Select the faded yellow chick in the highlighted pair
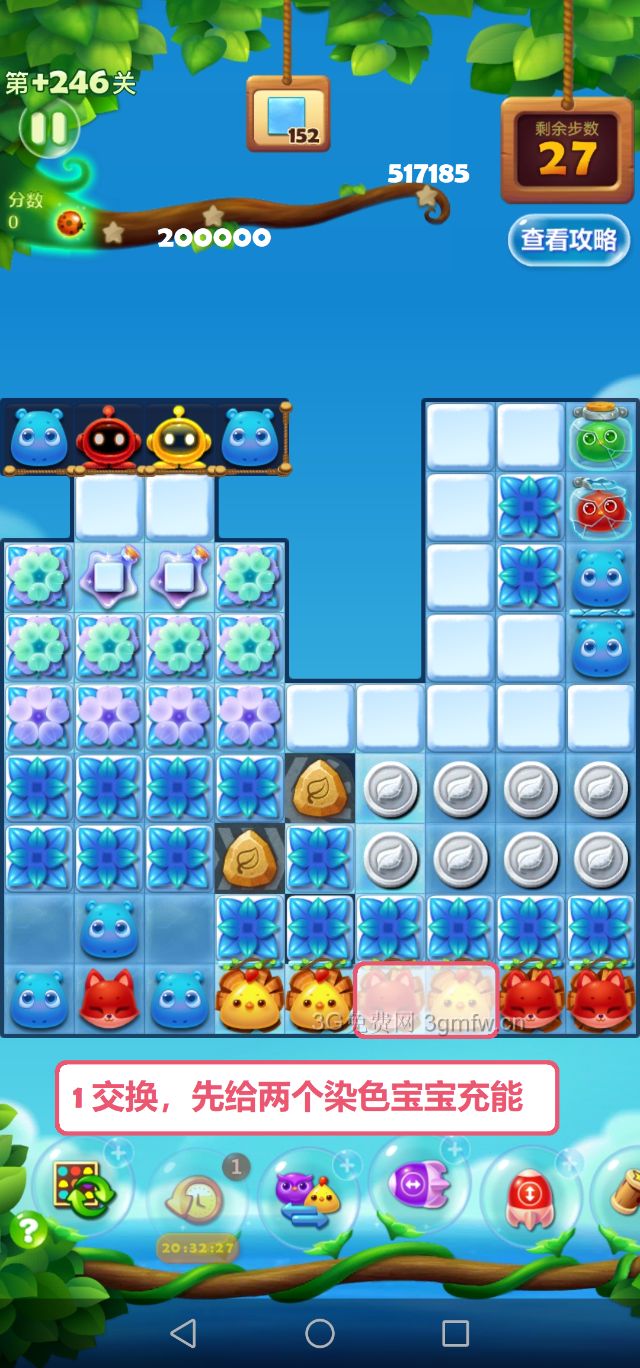640x1368 pixels. (x=461, y=1000)
